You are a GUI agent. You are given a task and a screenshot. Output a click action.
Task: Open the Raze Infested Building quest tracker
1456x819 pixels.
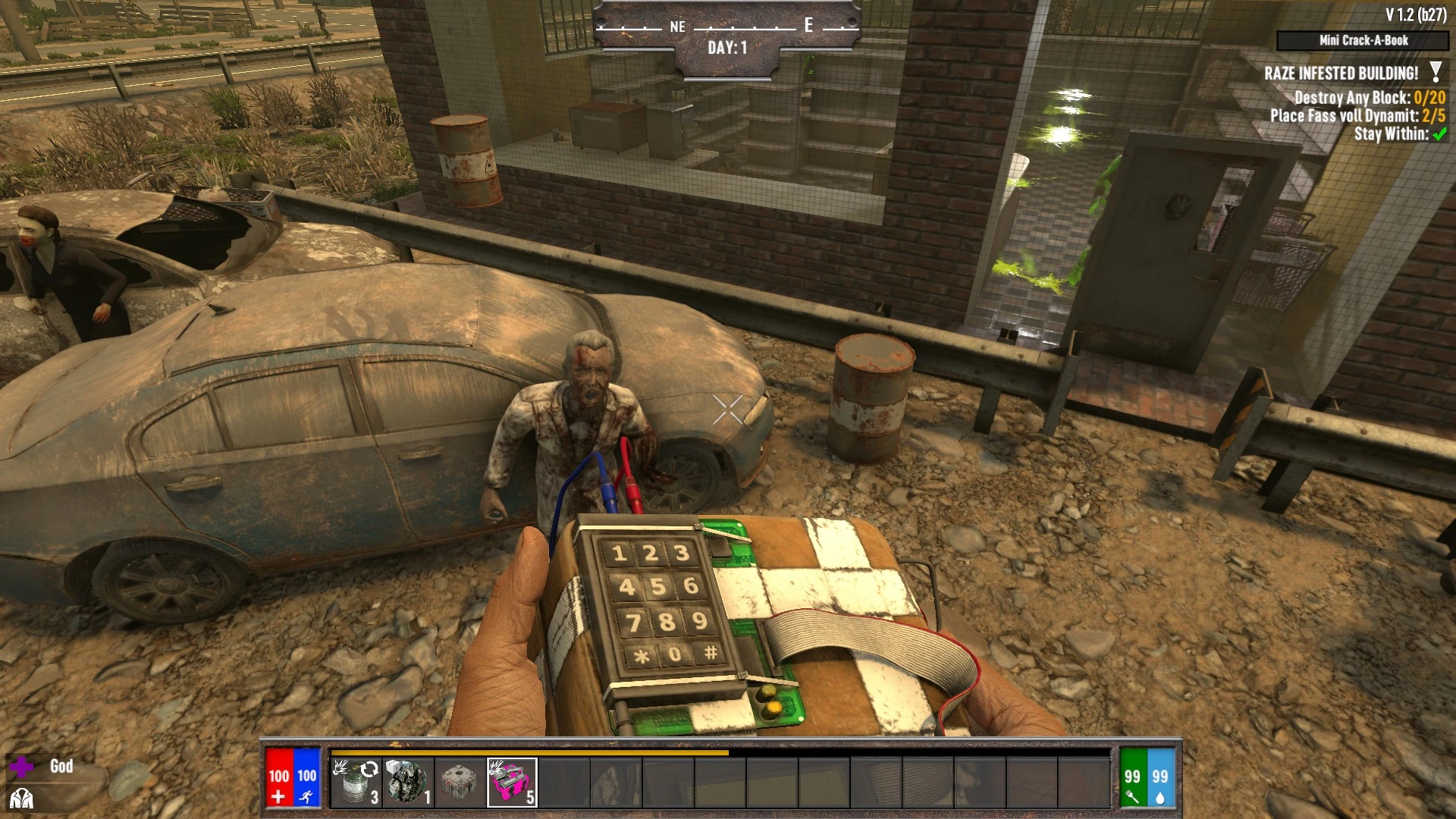click(1341, 74)
